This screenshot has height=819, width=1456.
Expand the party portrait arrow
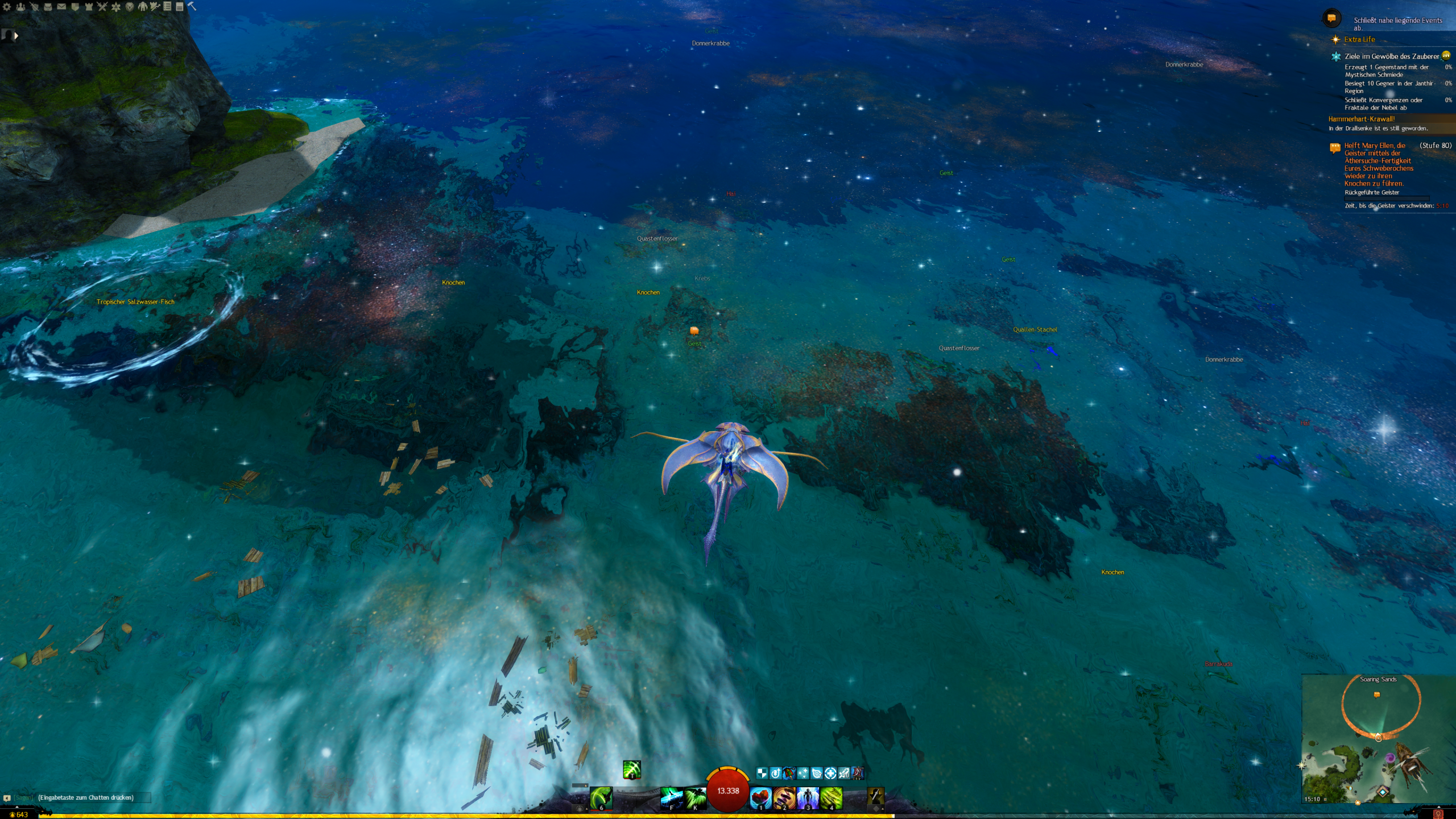[16, 36]
